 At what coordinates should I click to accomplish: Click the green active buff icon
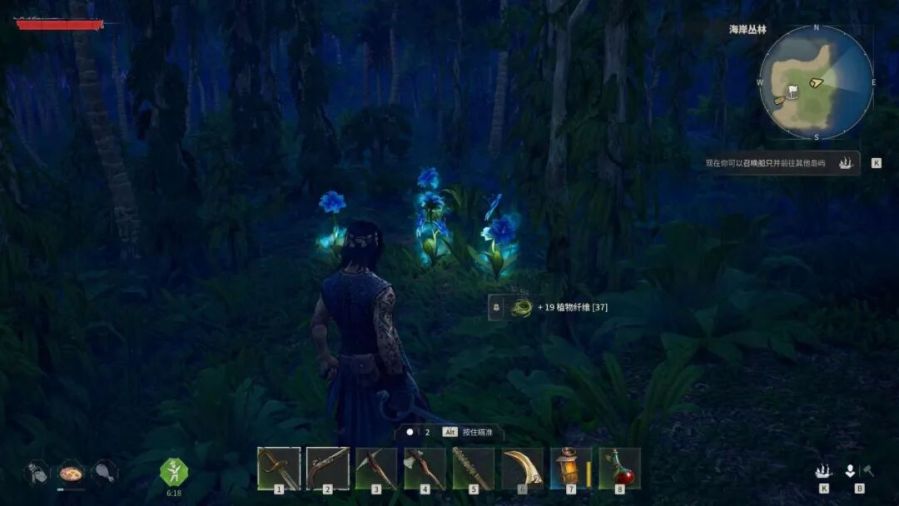(x=173, y=470)
